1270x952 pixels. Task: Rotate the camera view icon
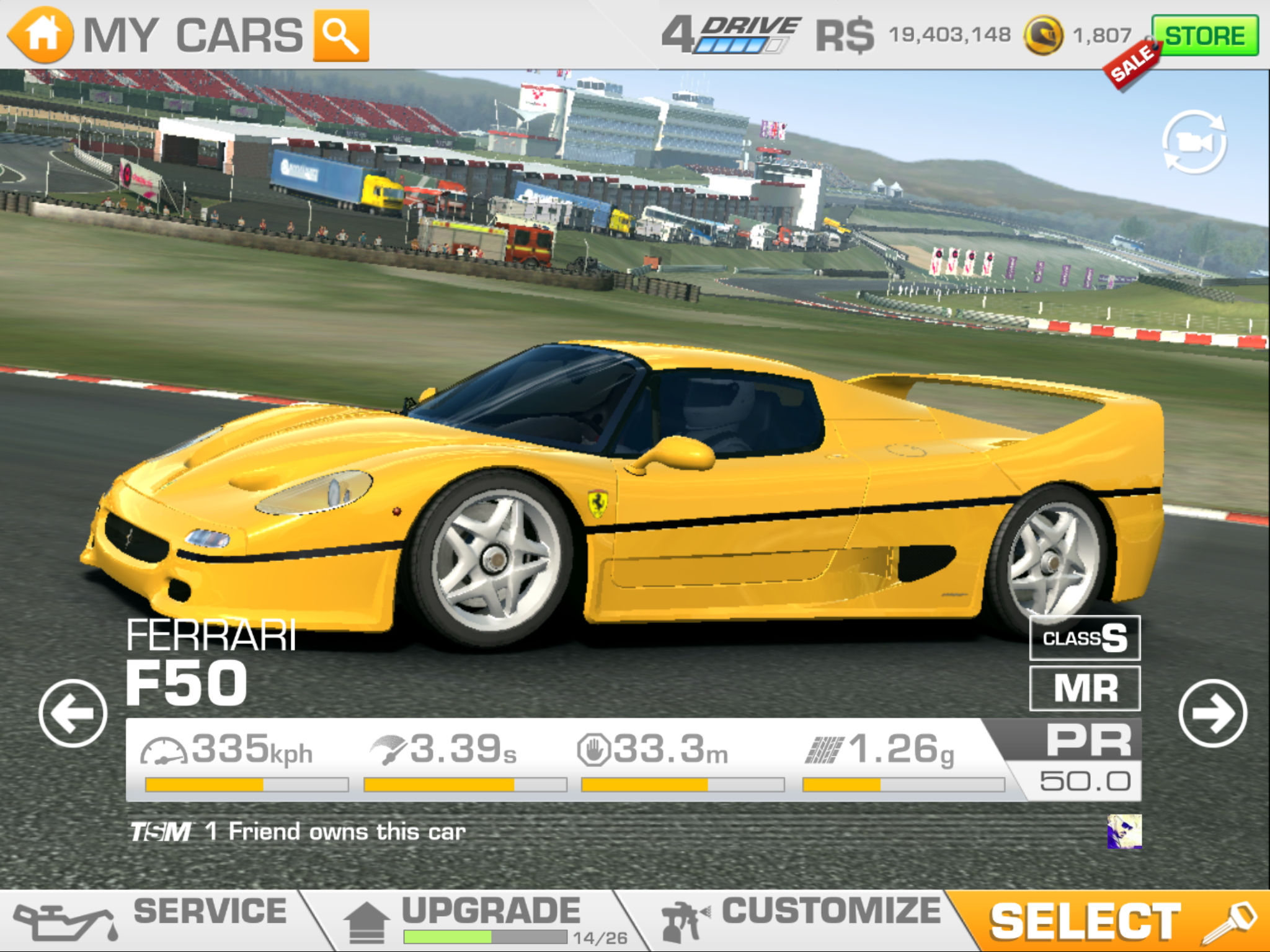click(1194, 143)
